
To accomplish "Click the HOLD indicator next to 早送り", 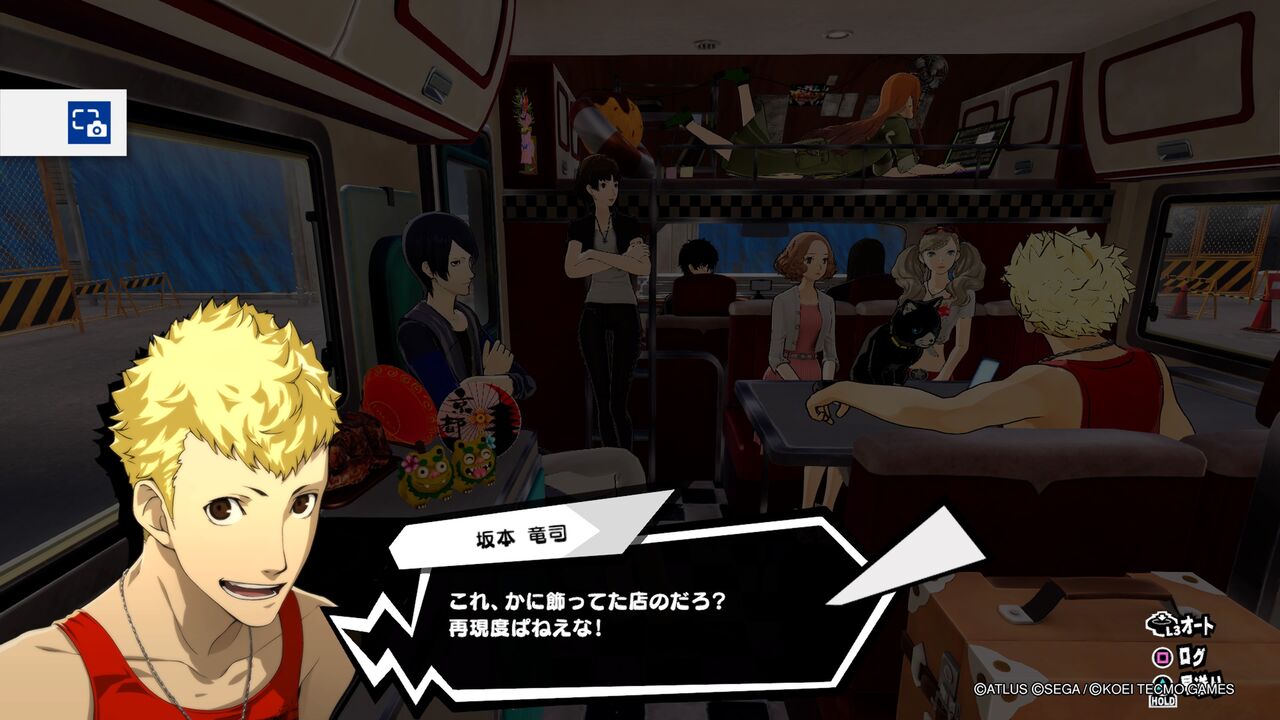I will coord(1162,701).
